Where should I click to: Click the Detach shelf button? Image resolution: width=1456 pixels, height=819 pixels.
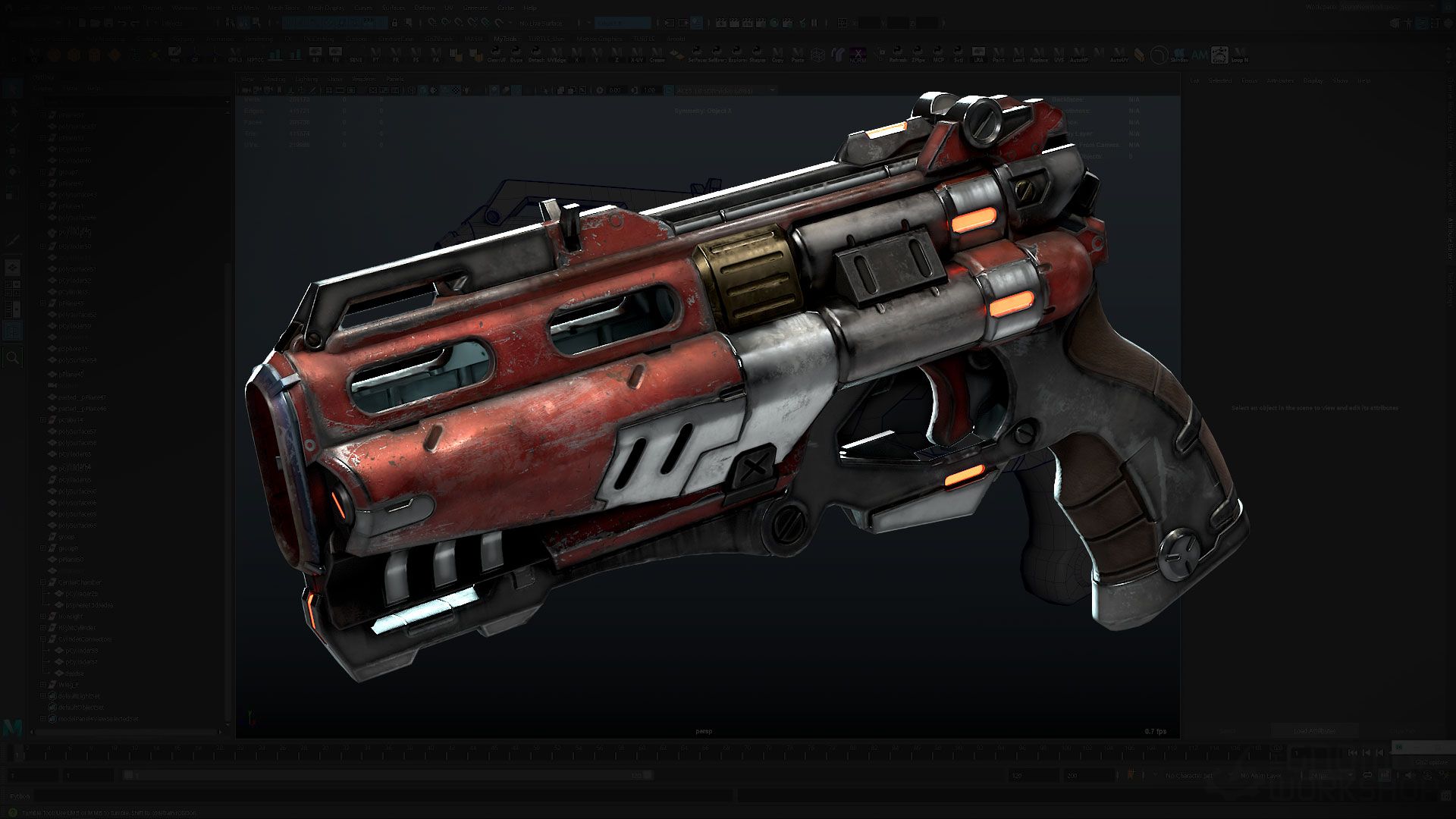tap(536, 55)
